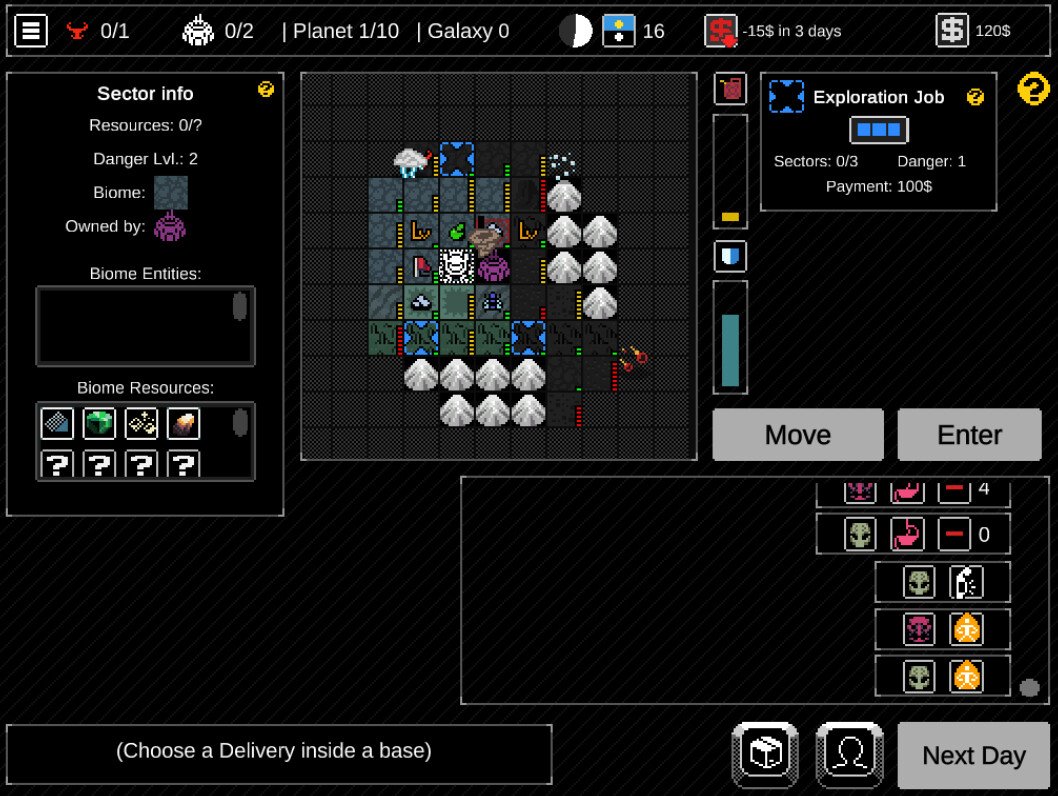This screenshot has height=796, width=1058.
Task: Click the sun and planet day icon
Action: point(619,31)
